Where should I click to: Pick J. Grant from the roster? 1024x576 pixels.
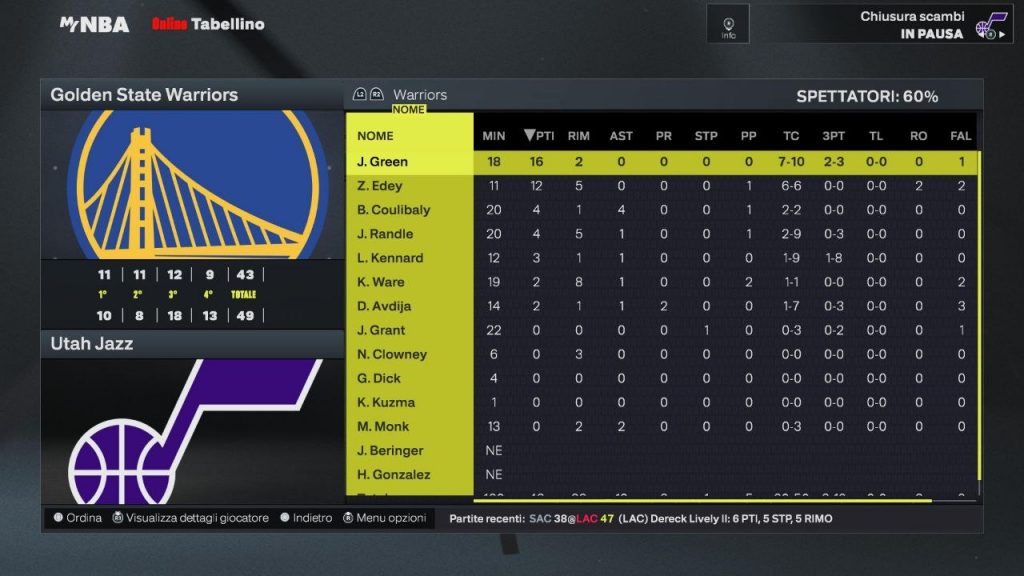click(381, 330)
